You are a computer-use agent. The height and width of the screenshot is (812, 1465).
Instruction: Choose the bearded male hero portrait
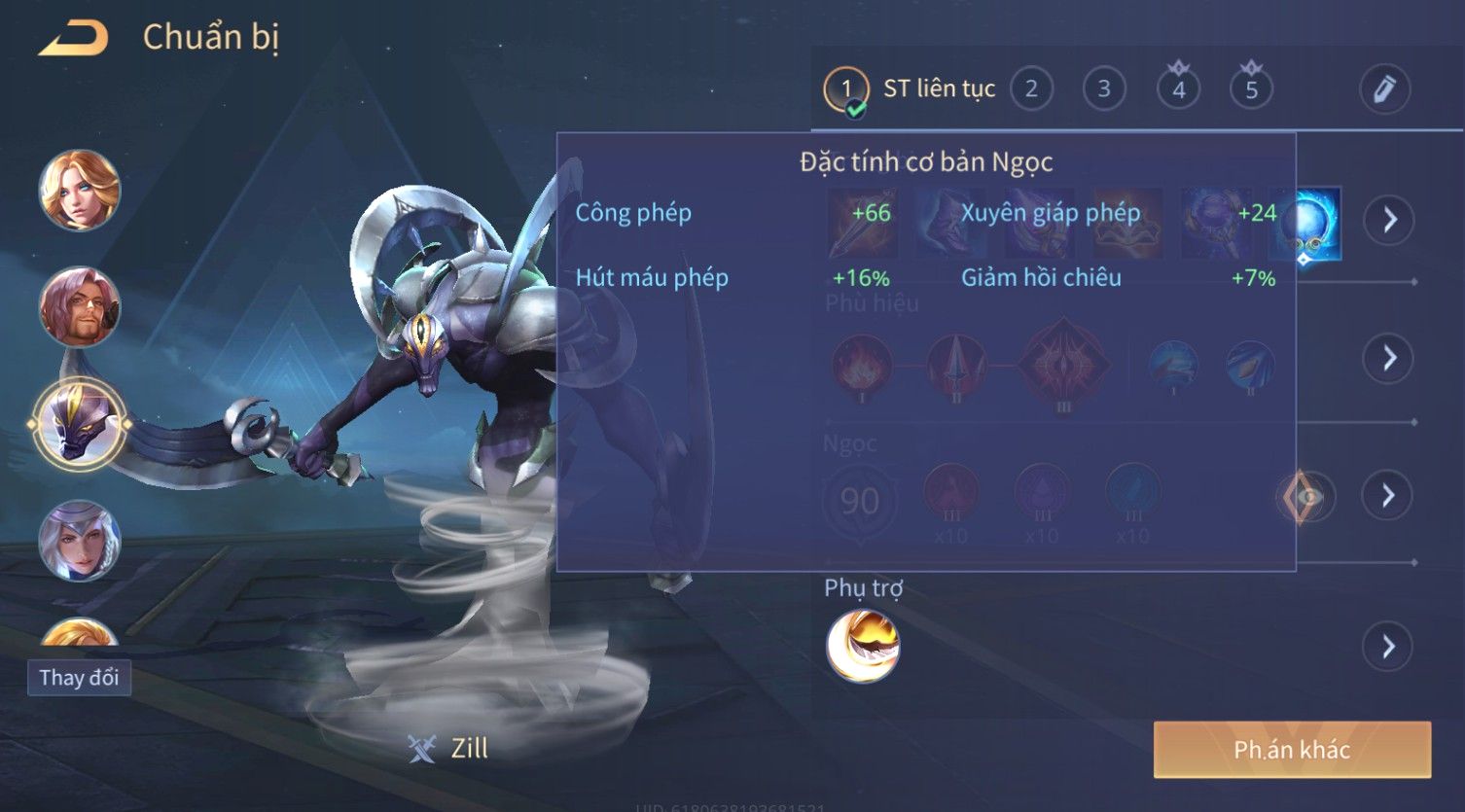click(x=80, y=307)
